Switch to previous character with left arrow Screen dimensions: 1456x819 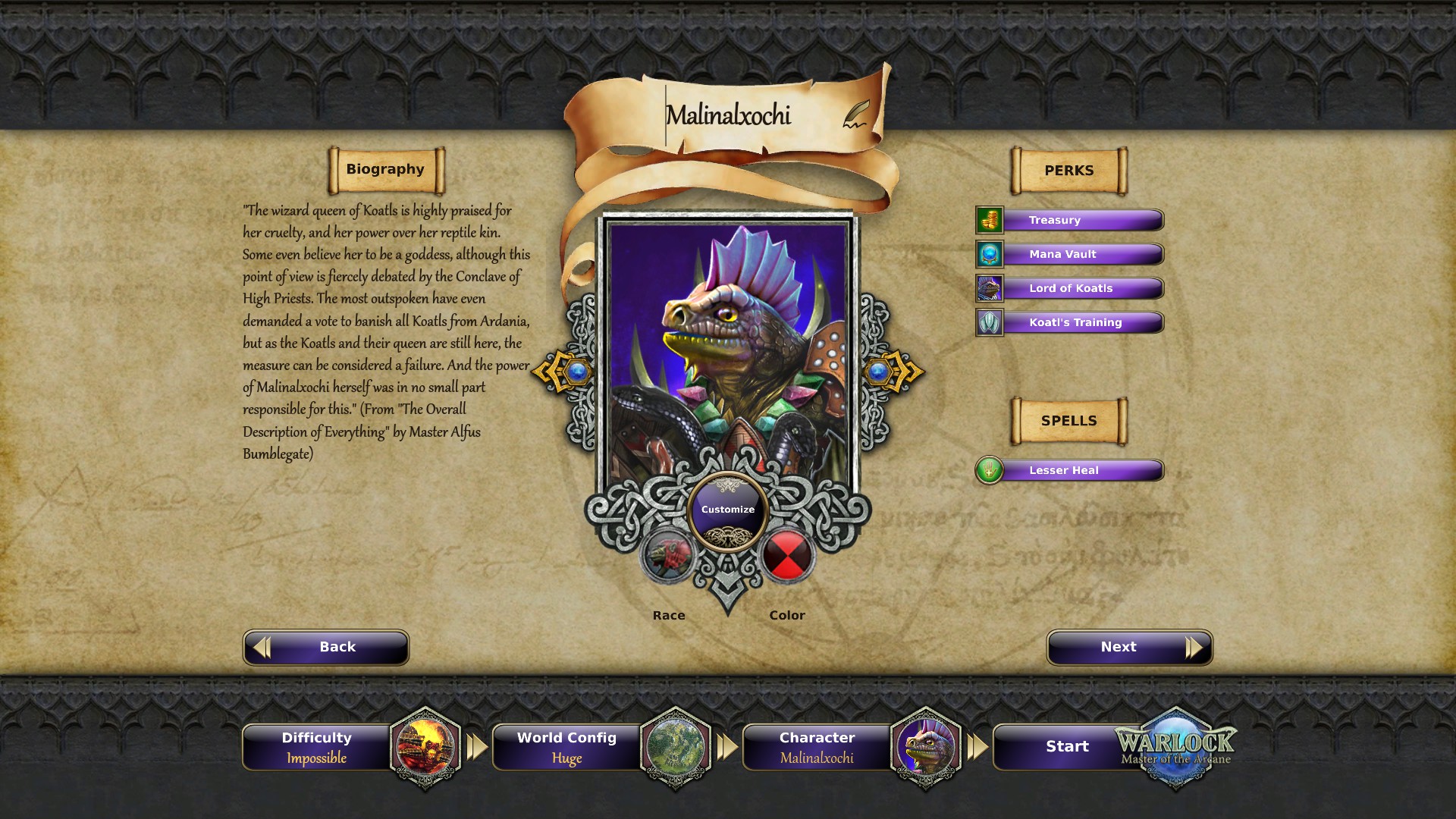coord(563,372)
